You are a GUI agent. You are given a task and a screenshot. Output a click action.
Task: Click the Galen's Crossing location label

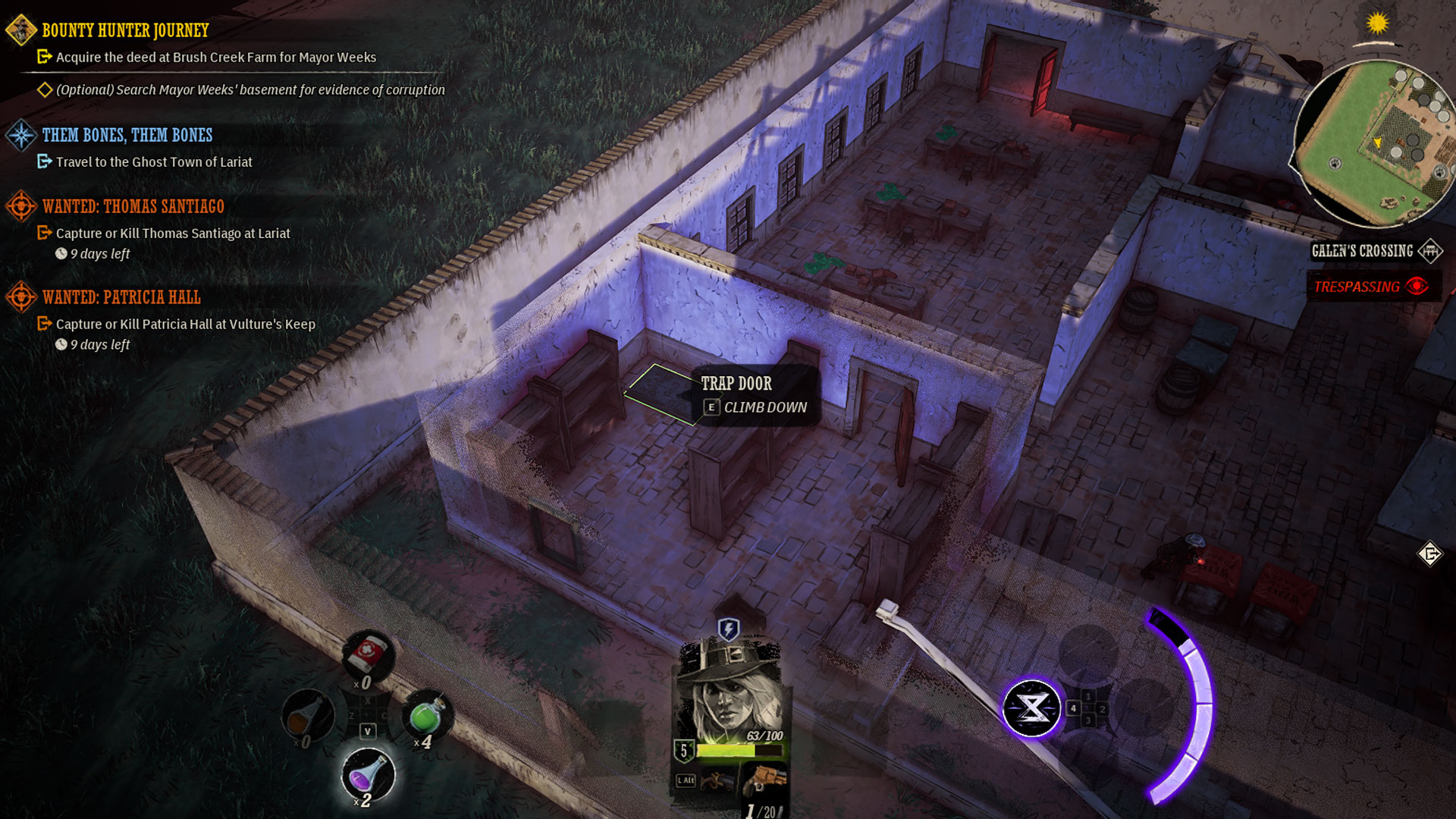pos(1362,251)
